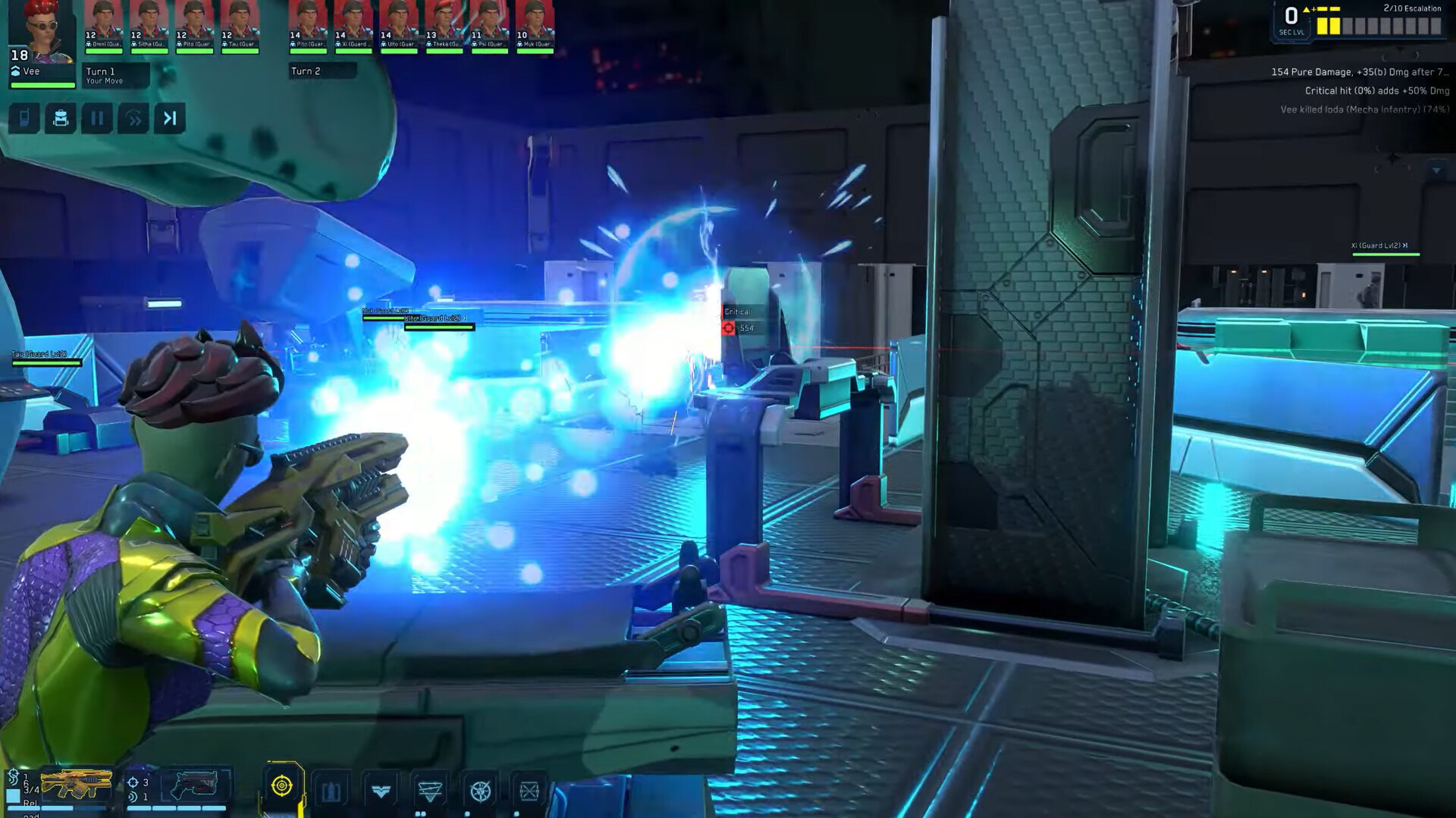
Task: Toggle the pause icon in the top-left toolbar
Action: 98,118
